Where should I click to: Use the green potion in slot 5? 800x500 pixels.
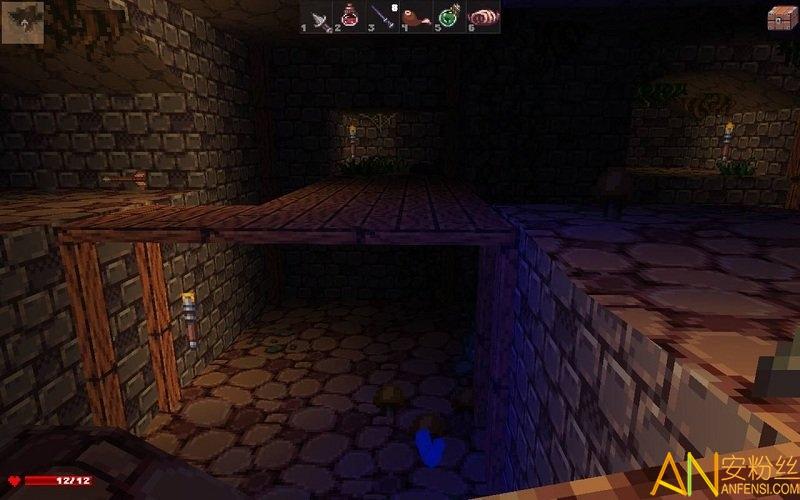click(450, 18)
